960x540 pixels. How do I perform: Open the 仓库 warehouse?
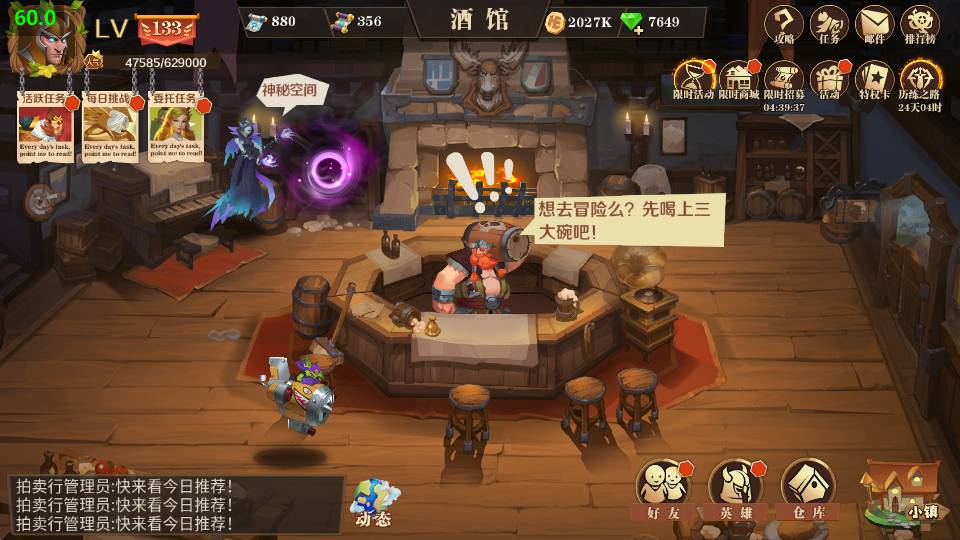point(808,488)
